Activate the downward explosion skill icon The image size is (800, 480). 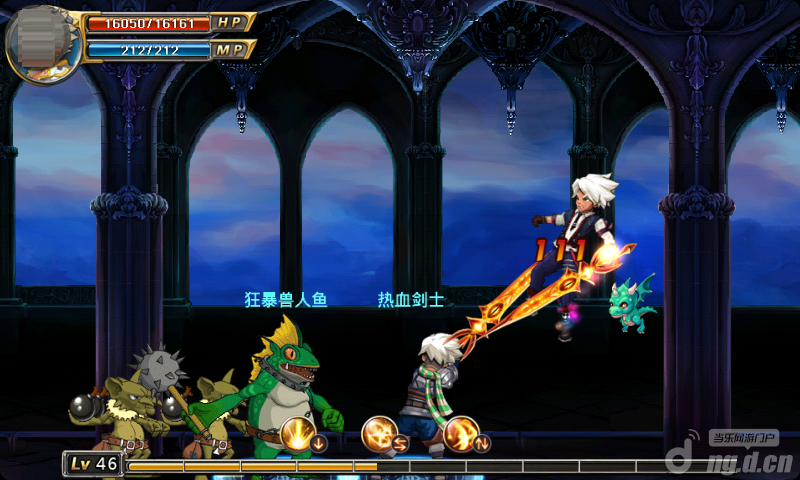coord(298,435)
